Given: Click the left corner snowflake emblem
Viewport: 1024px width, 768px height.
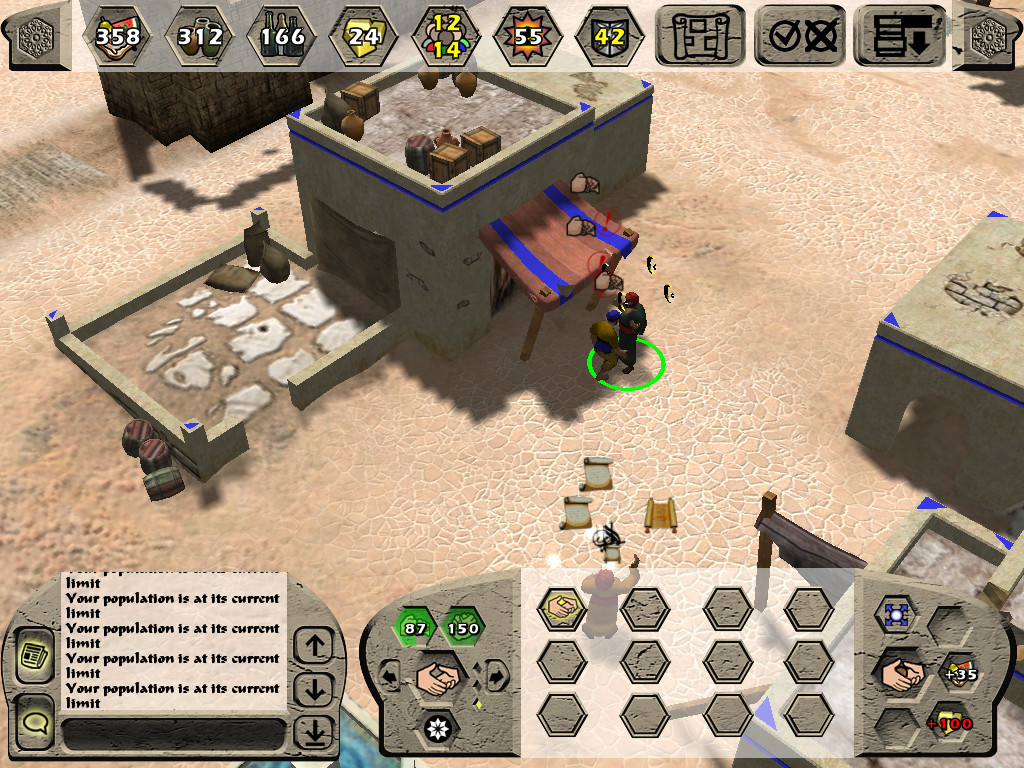Looking at the screenshot, I should coord(36,34).
